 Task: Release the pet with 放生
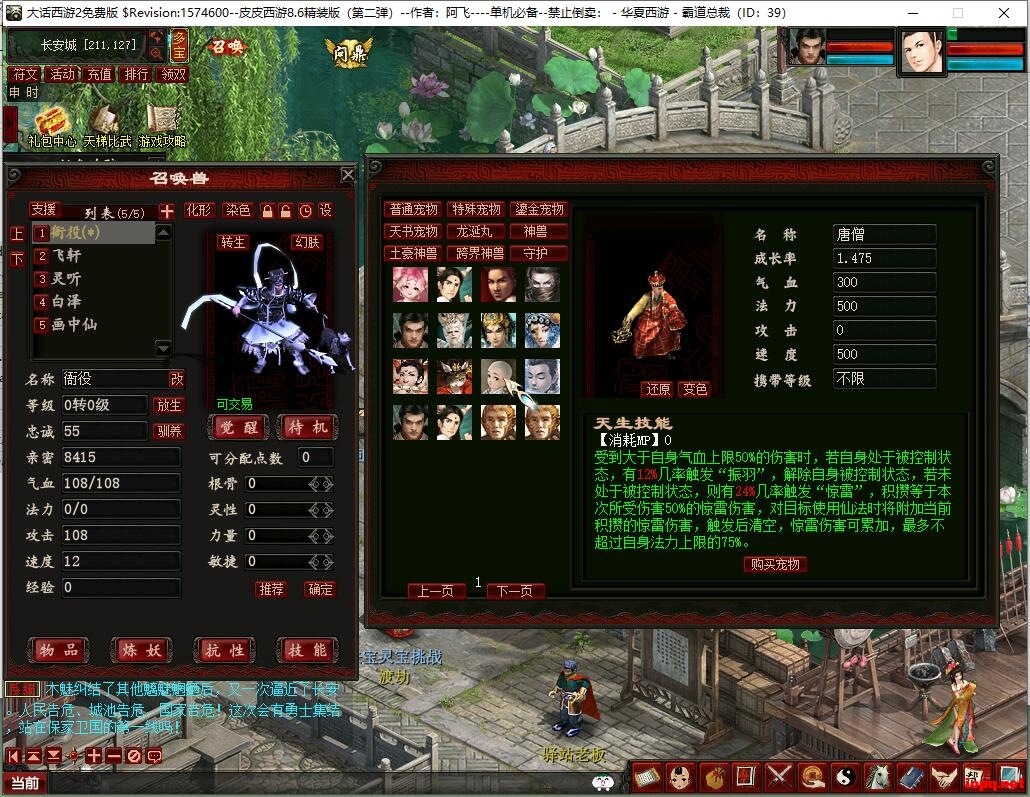tap(169, 405)
